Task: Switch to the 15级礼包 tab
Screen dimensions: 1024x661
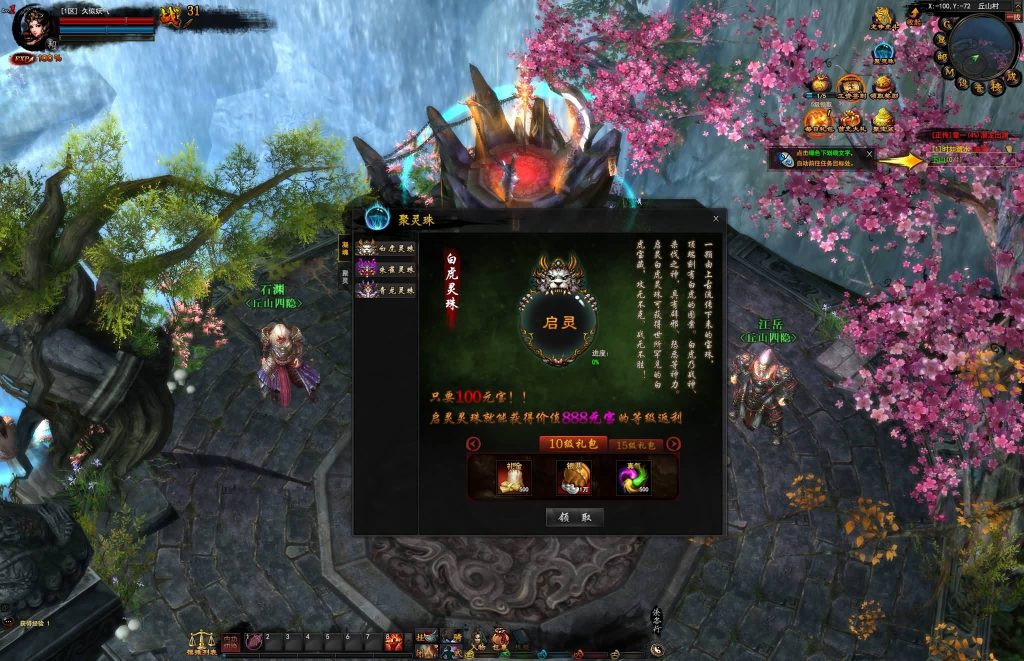Action: [x=635, y=444]
